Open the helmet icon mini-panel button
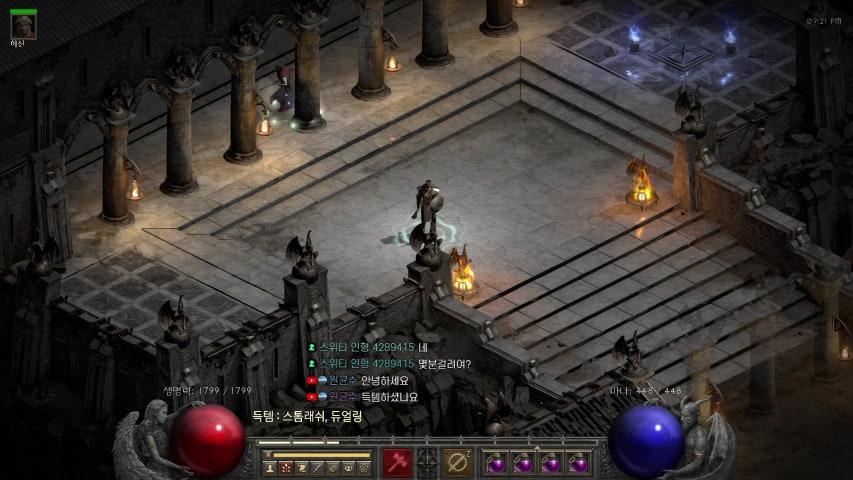Viewport: 853px width, 480px height. tap(363, 467)
